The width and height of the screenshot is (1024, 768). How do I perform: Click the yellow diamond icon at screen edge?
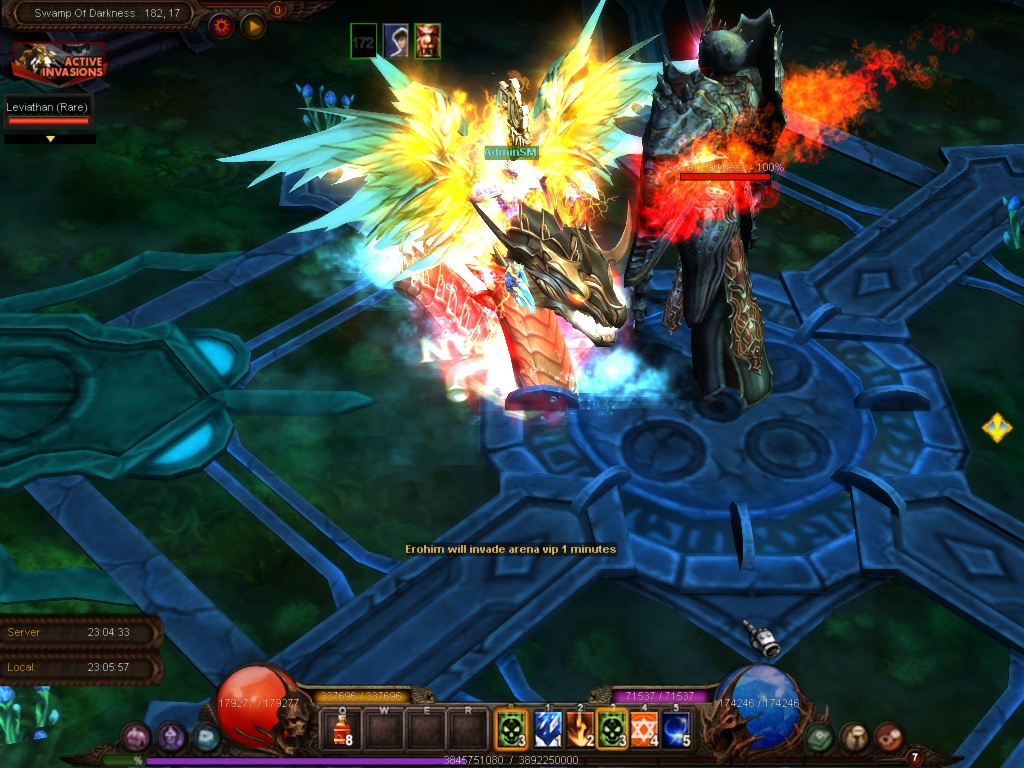[997, 428]
